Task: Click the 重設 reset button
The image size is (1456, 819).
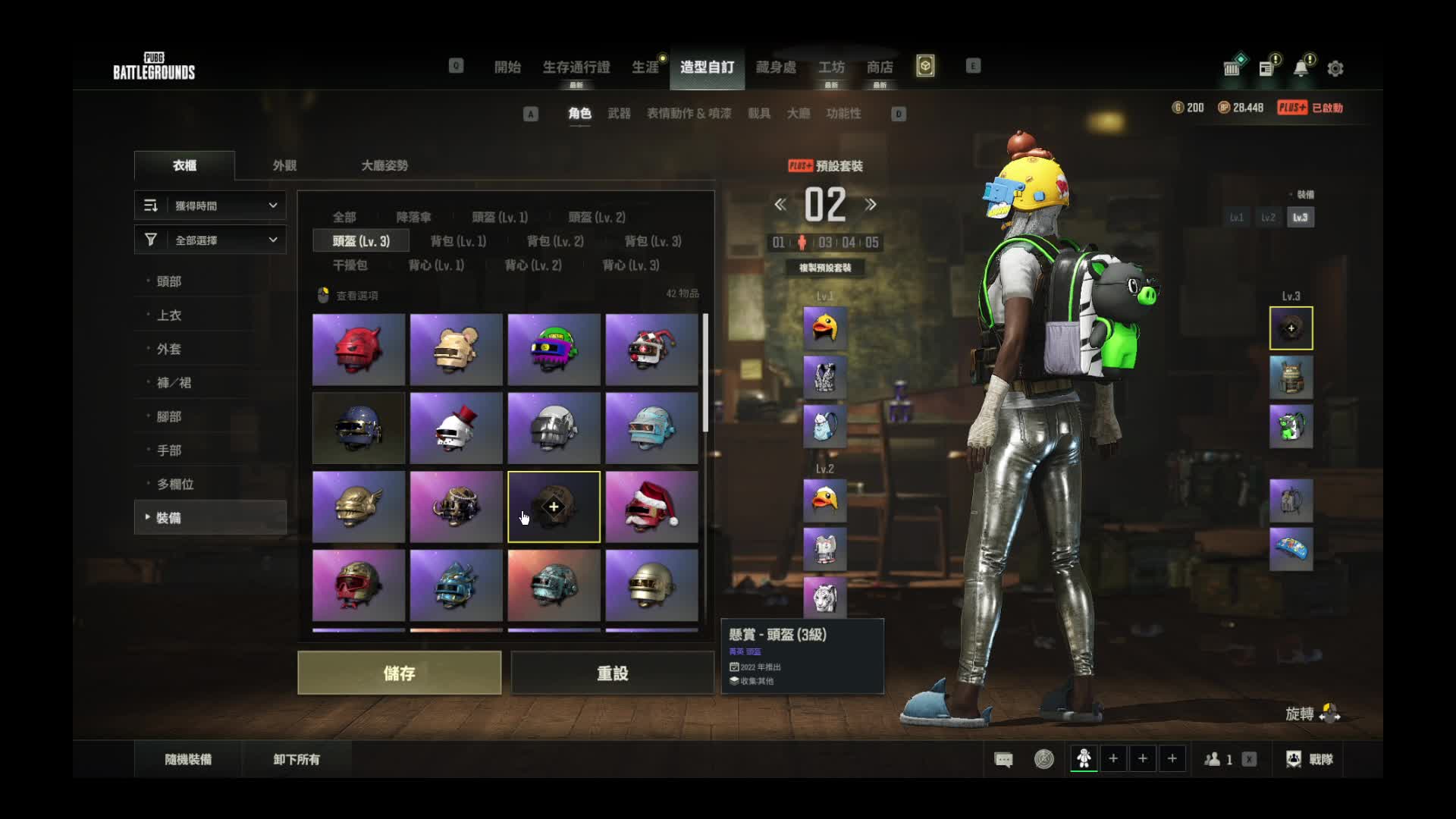Action: (612, 673)
